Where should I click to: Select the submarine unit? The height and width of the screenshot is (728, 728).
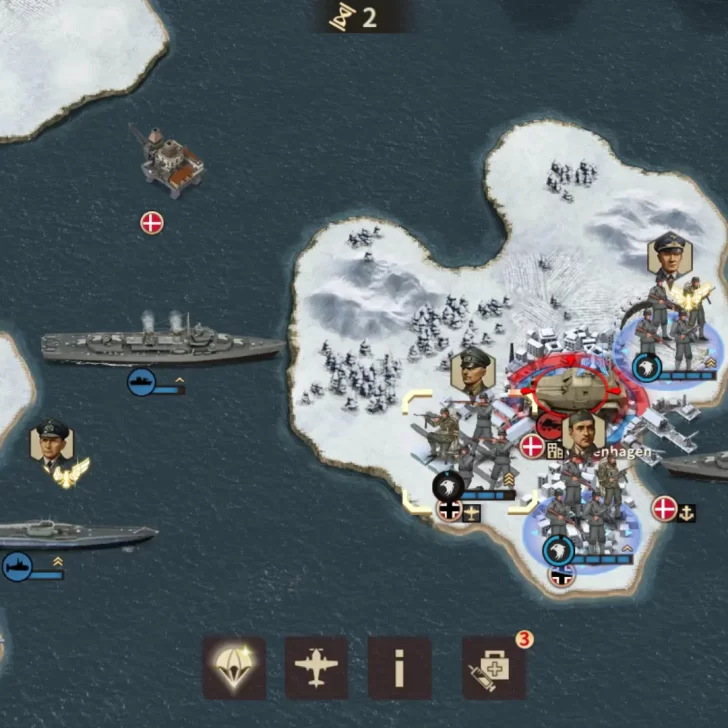(75, 533)
